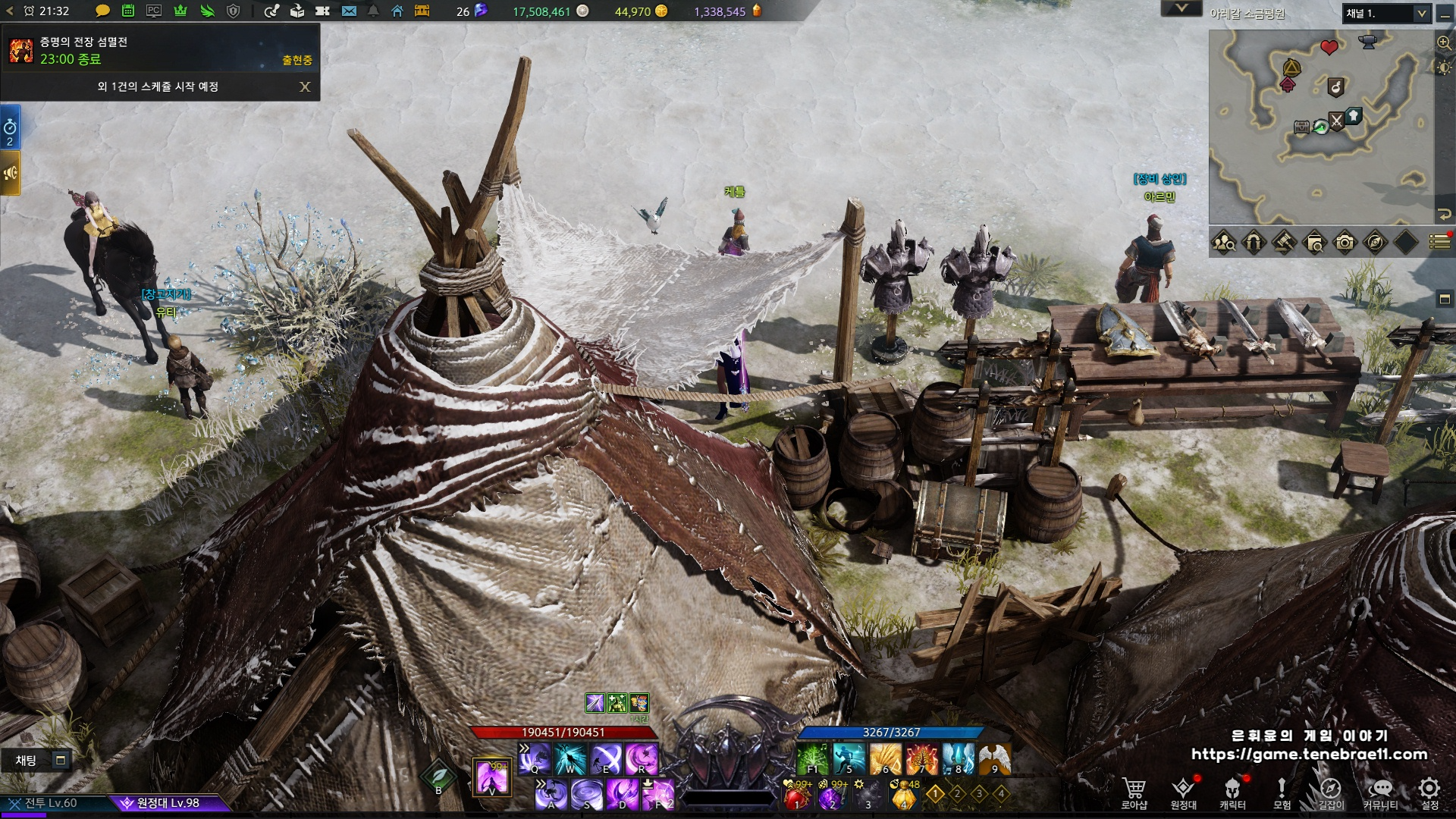1456x819 pixels.
Task: Close the schedule notification panel
Action: coord(305,87)
